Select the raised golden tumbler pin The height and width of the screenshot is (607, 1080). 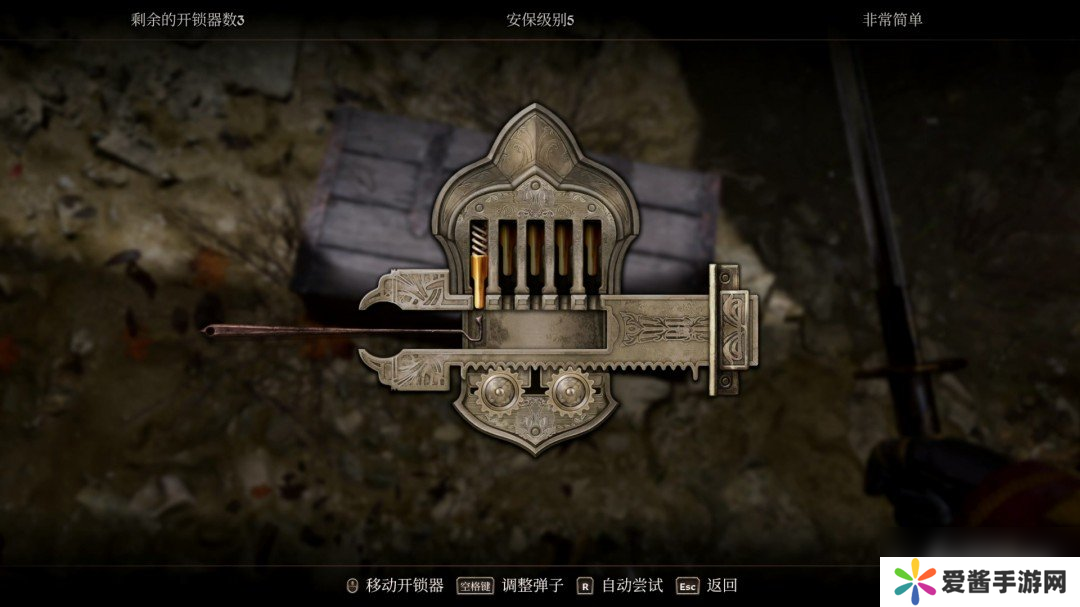(478, 278)
